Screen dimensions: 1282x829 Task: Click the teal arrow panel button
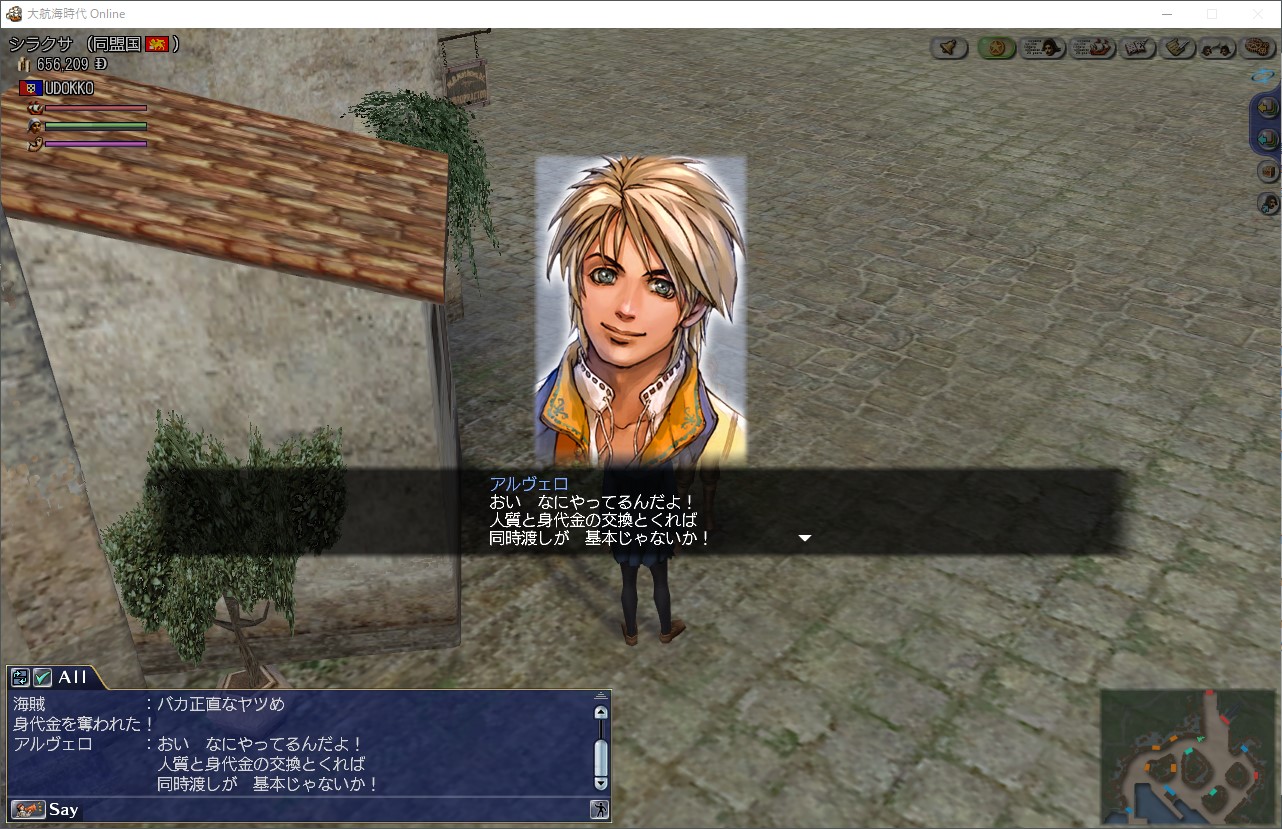[x=1267, y=139]
